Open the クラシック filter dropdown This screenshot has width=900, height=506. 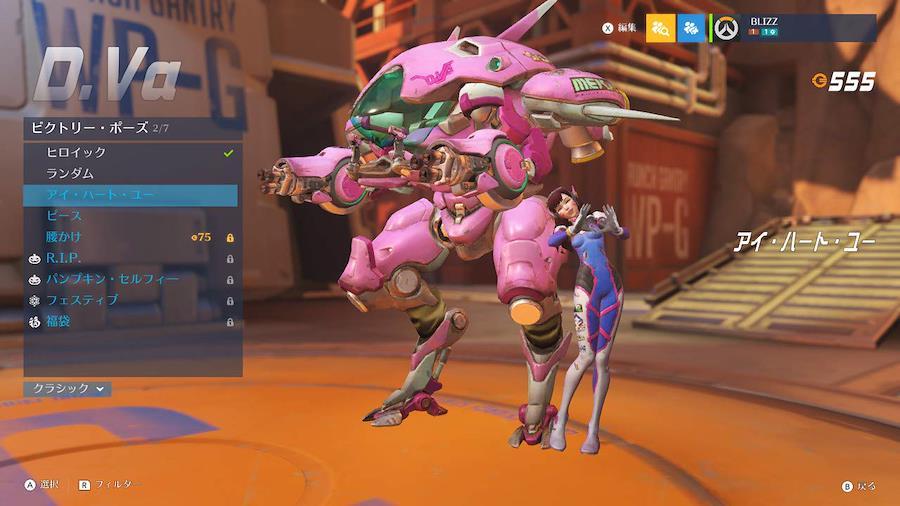(67, 388)
